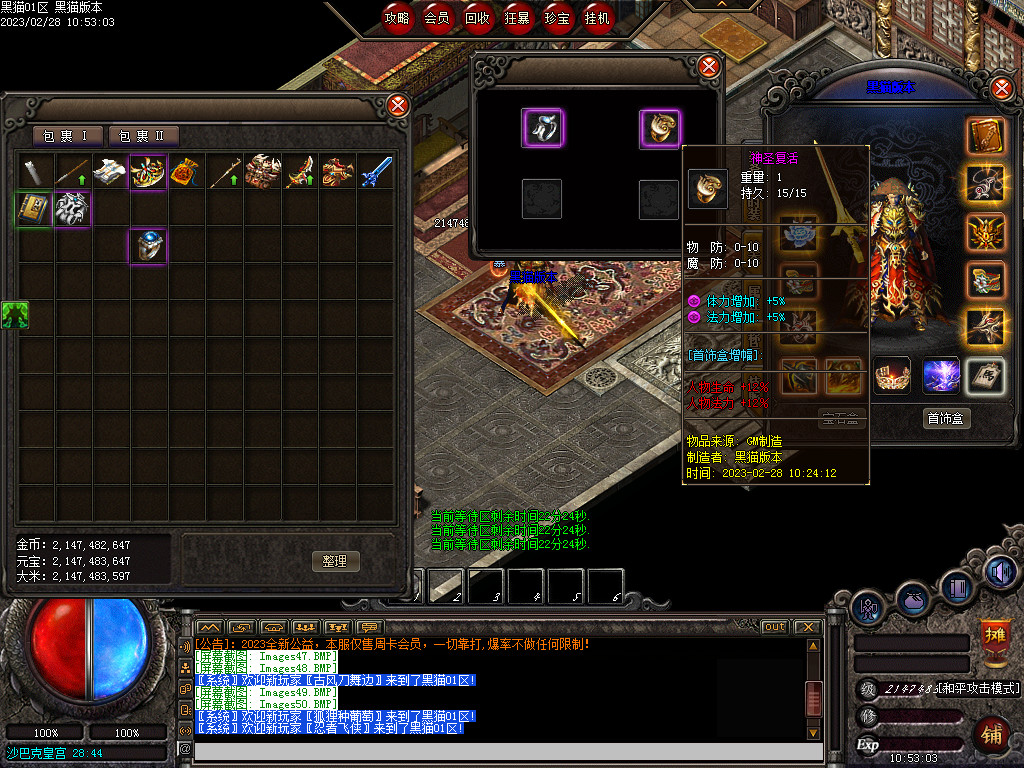Select the silver ring in jewelry box

542,128
